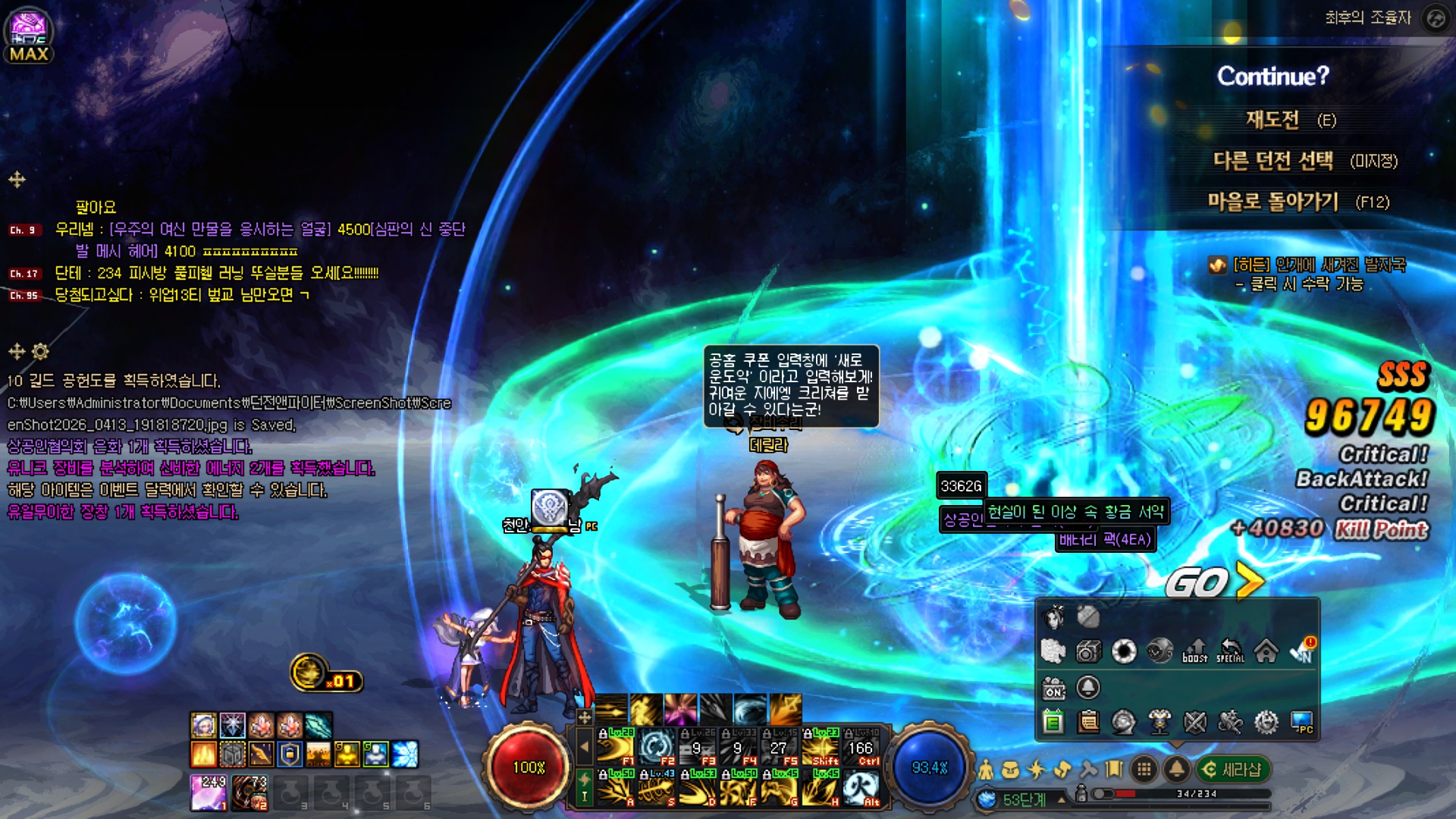Open the house icon in the menu panel
The height and width of the screenshot is (819, 1456).
tap(1266, 651)
